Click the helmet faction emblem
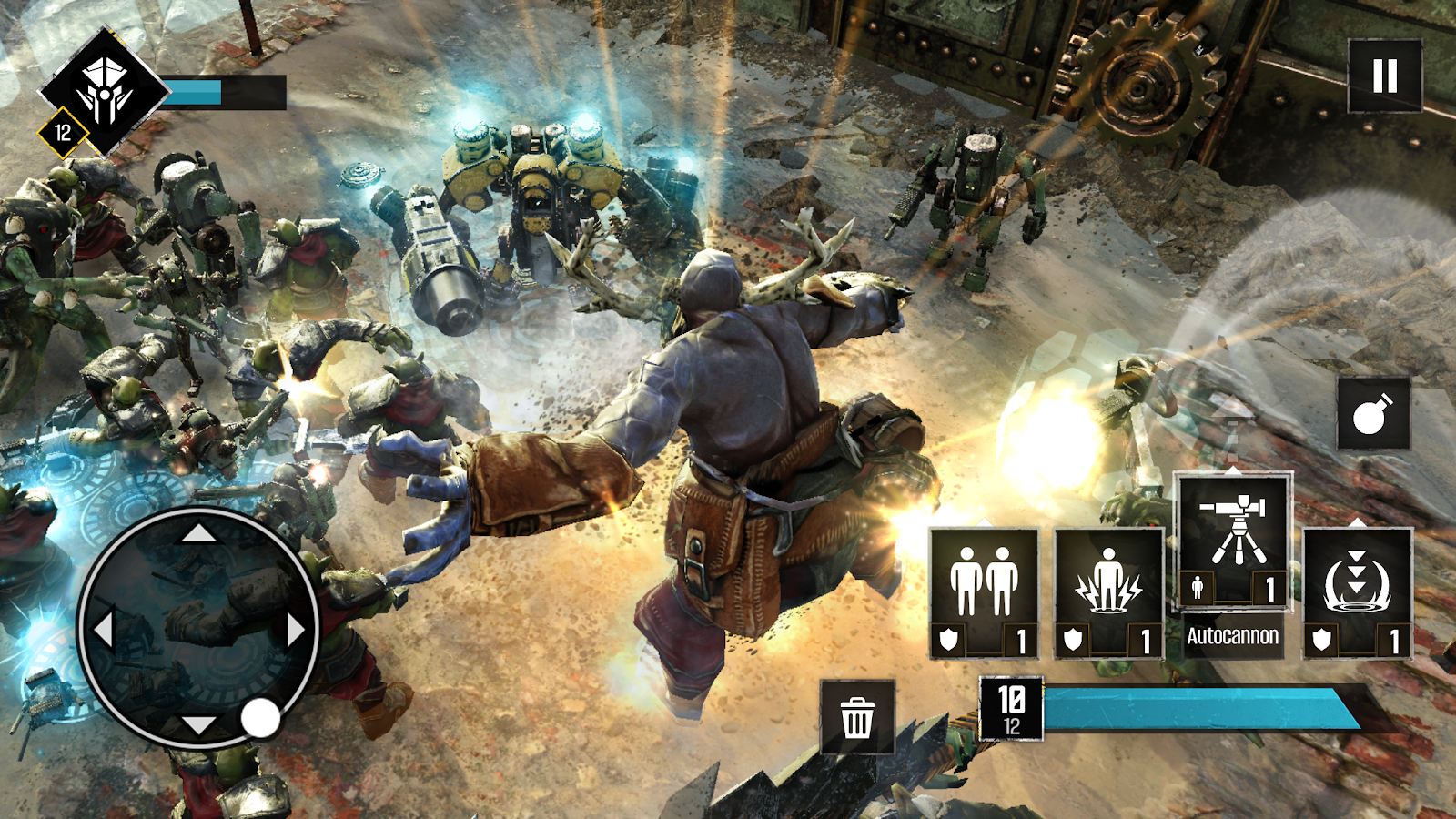This screenshot has width=1456, height=819. [x=105, y=91]
